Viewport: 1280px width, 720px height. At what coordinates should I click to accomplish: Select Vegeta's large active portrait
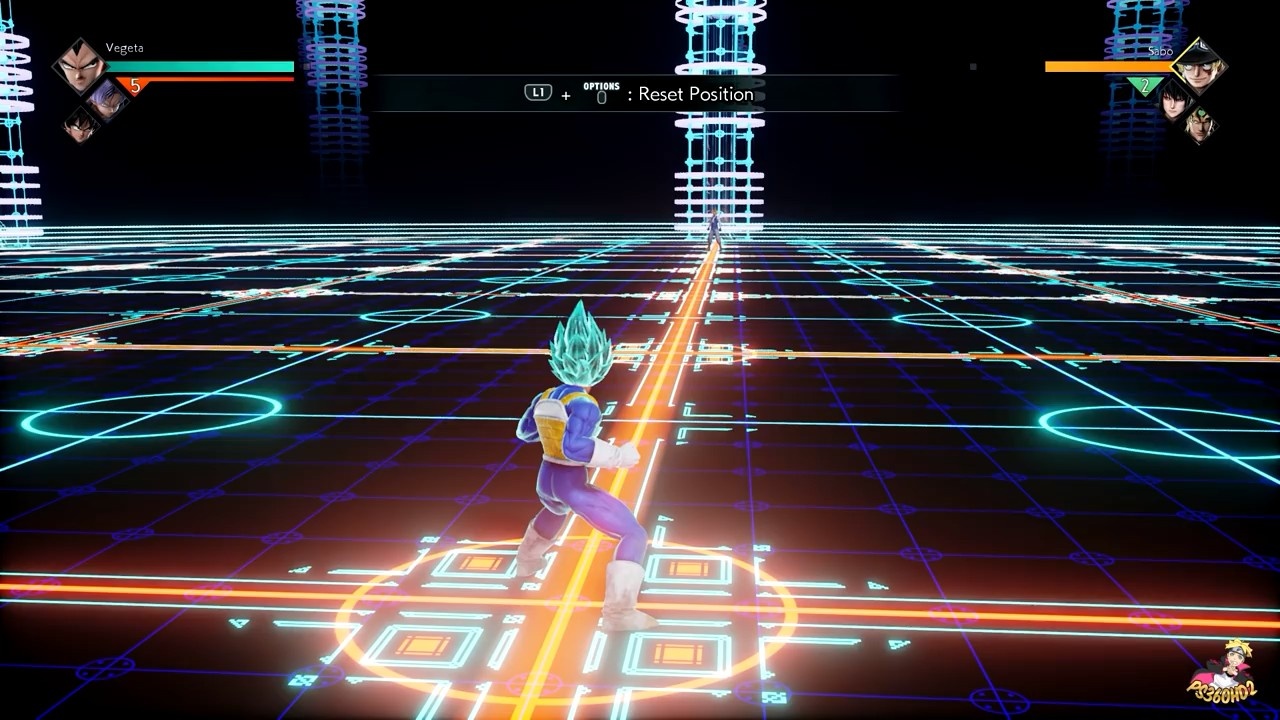tap(78, 64)
